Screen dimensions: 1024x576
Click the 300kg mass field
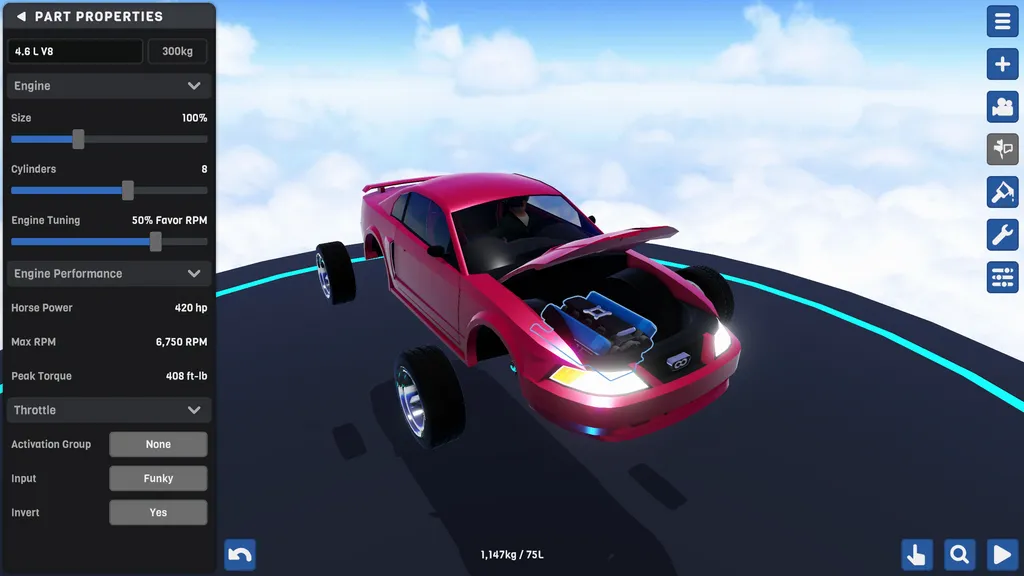click(x=178, y=51)
